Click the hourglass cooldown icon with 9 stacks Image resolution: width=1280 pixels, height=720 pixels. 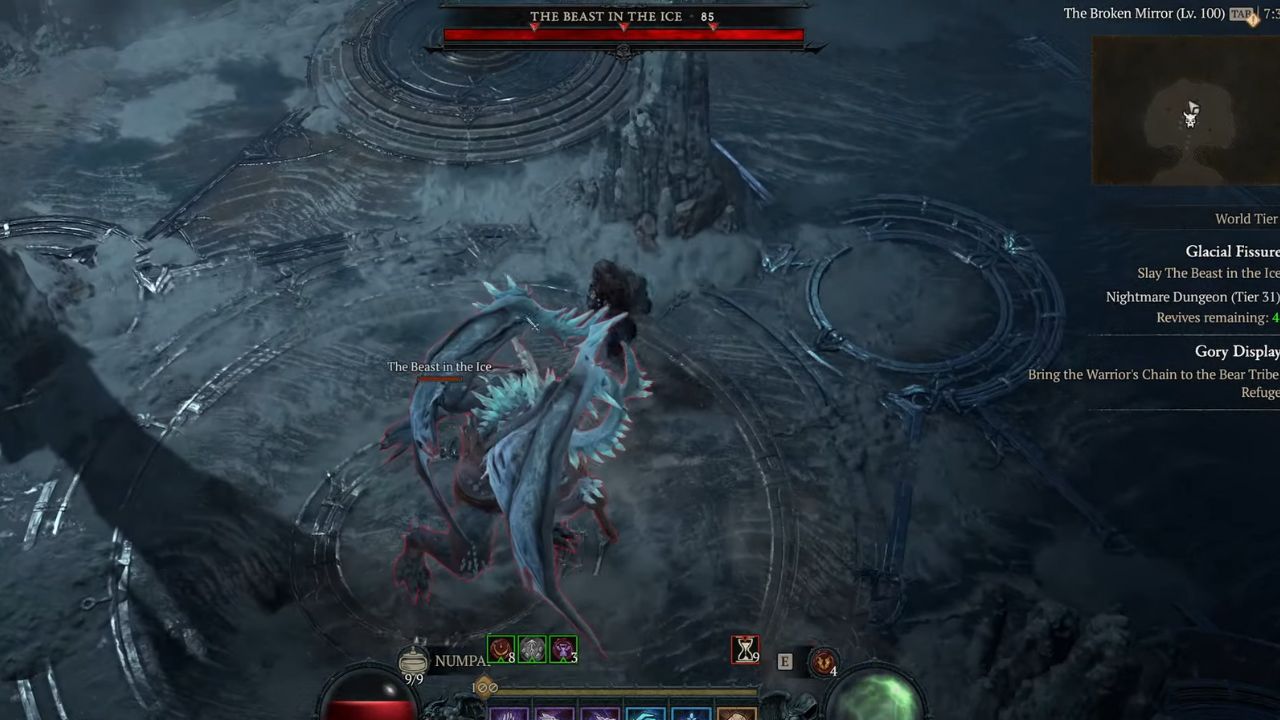click(x=745, y=650)
